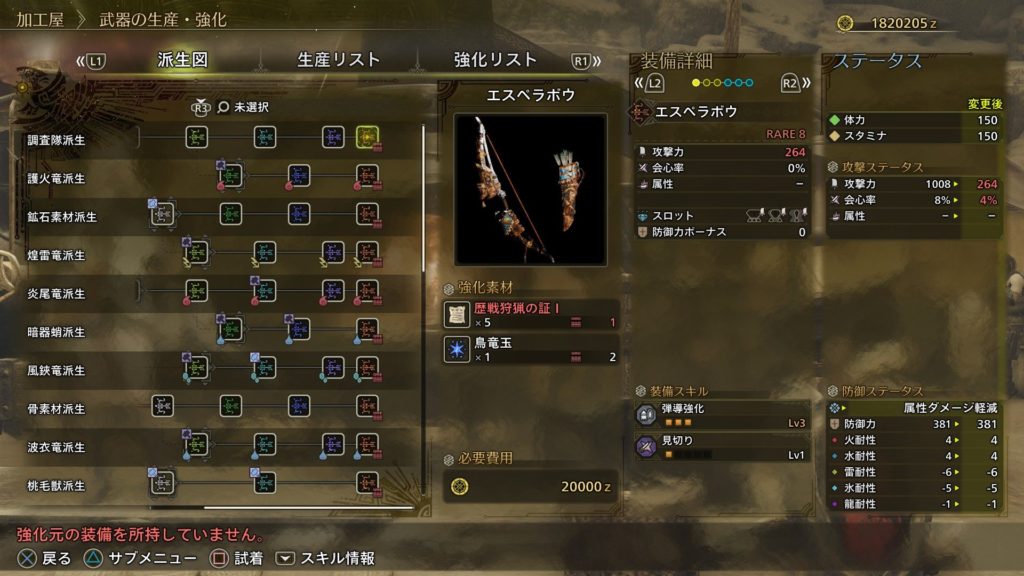View the 見切り skill entry

[x=722, y=447]
